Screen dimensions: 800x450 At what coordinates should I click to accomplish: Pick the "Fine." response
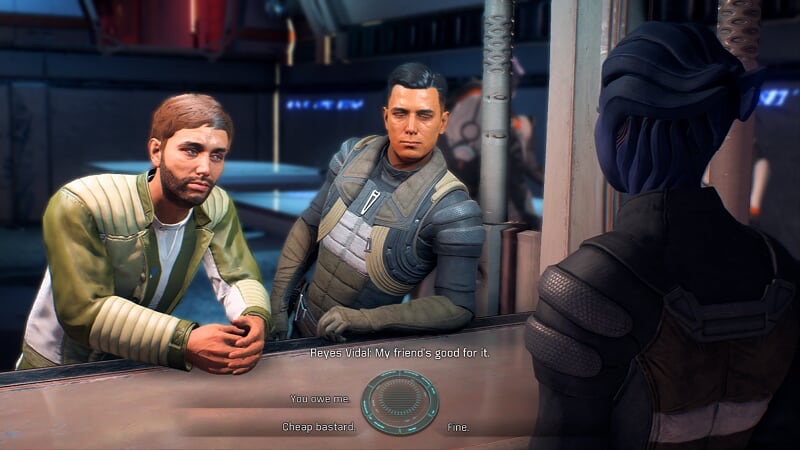tap(458, 427)
